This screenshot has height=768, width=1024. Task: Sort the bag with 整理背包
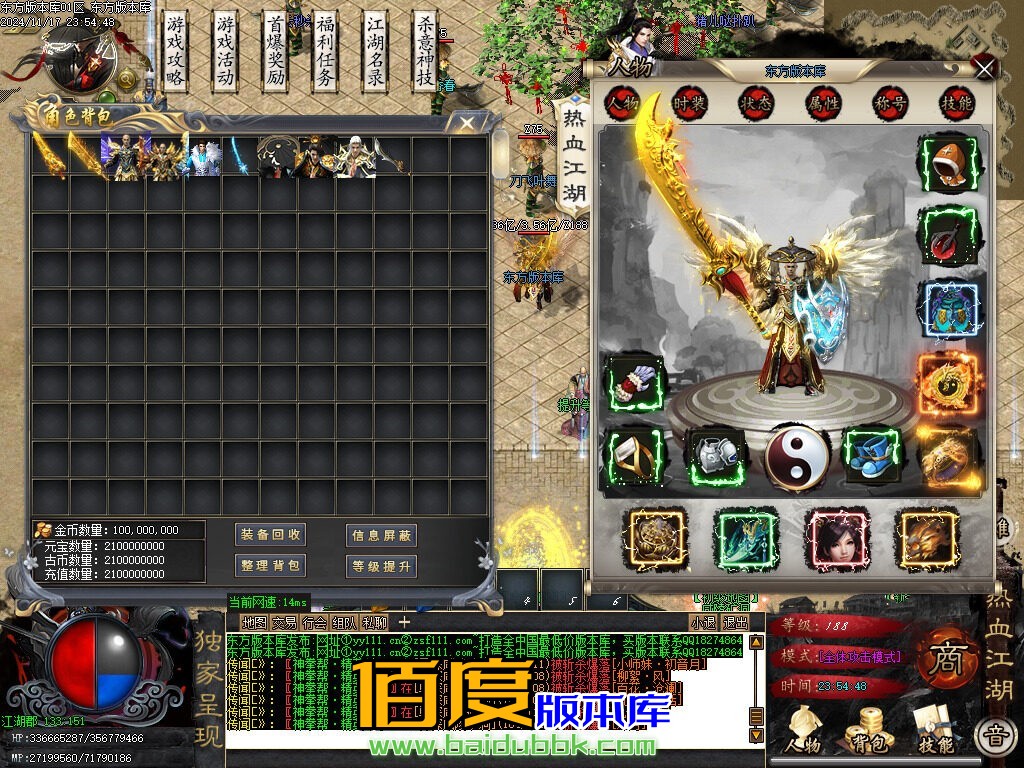(270, 566)
